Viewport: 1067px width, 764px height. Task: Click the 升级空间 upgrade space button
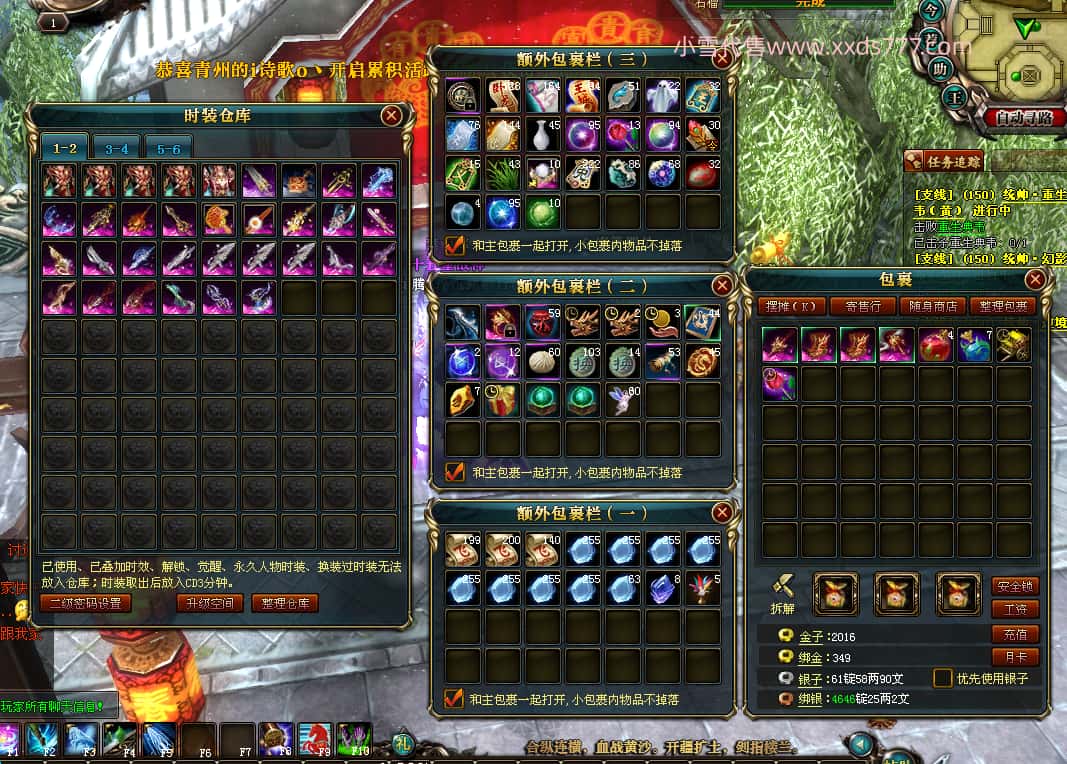tap(210, 603)
